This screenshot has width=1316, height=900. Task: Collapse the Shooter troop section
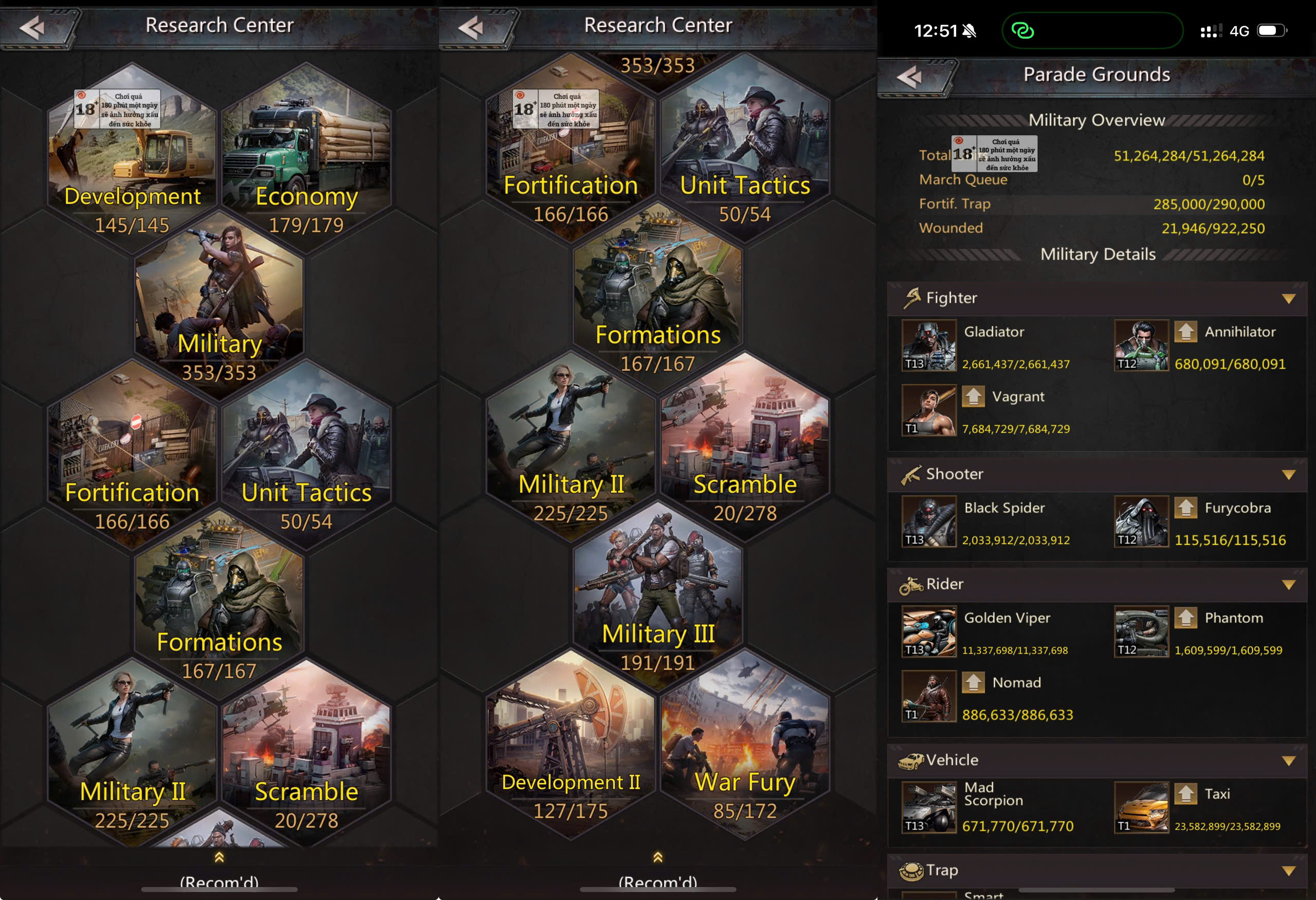click(1288, 475)
